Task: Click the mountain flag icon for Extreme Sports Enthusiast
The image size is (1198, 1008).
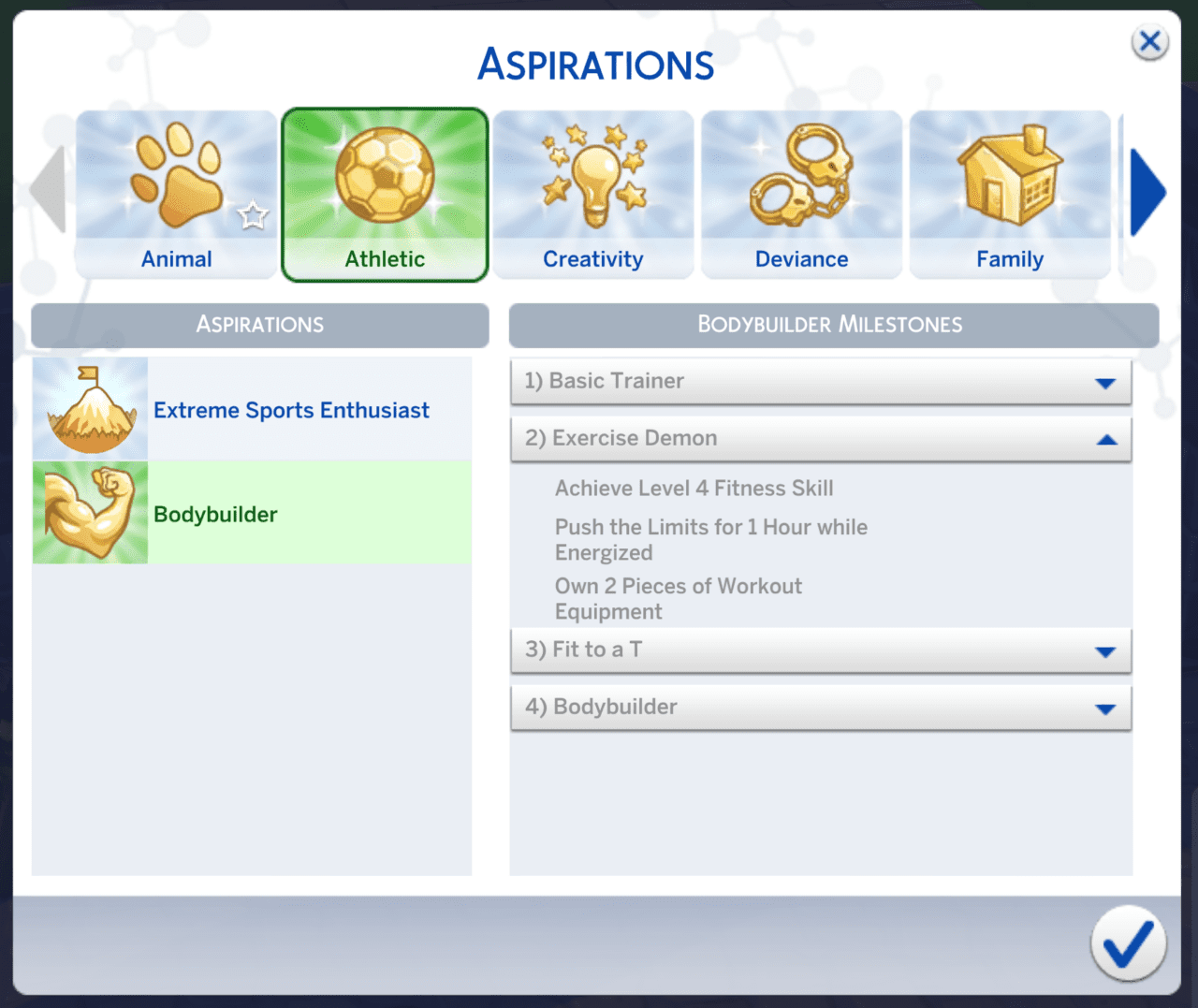Action: click(x=90, y=407)
